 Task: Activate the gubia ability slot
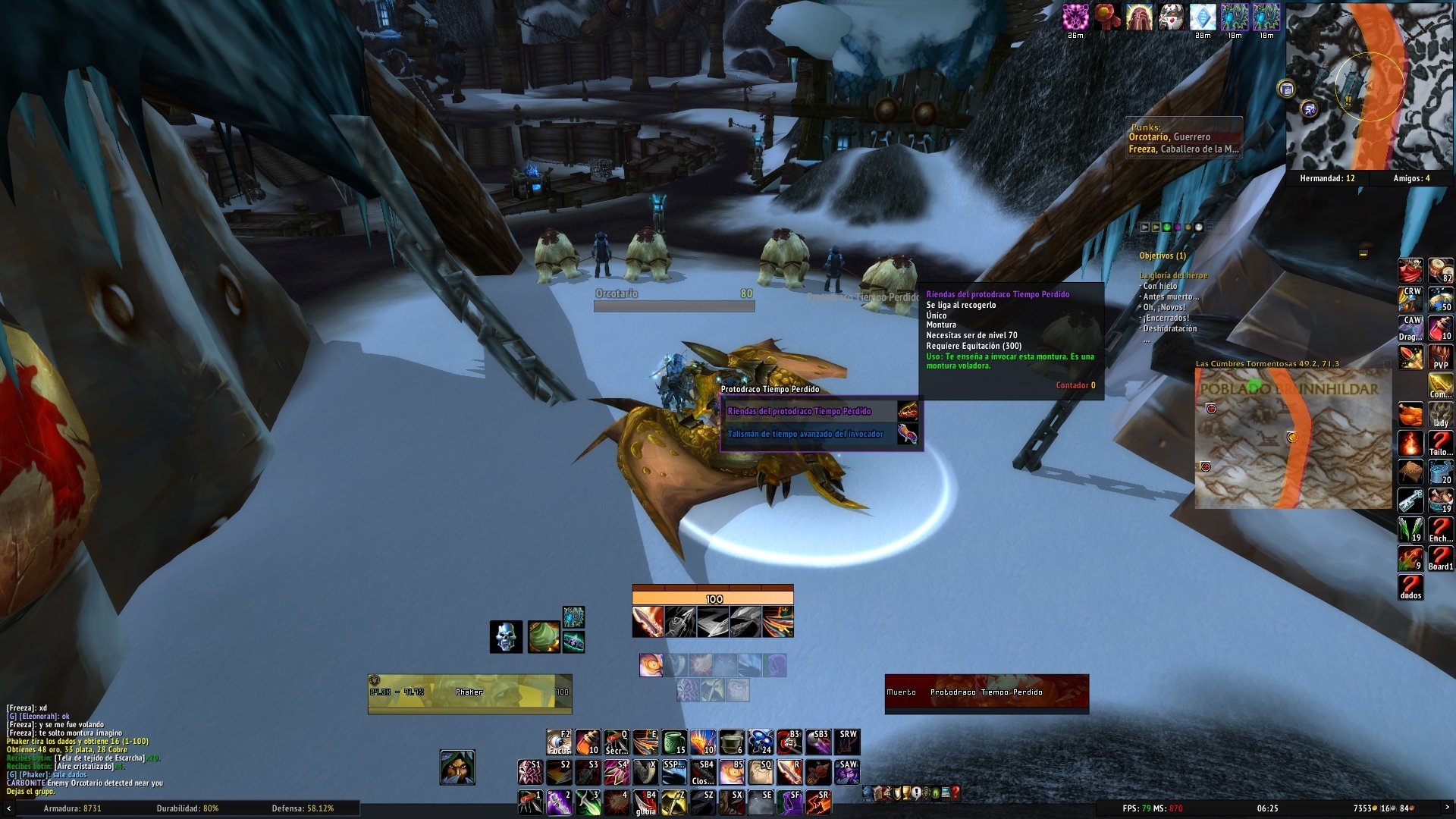click(x=645, y=802)
